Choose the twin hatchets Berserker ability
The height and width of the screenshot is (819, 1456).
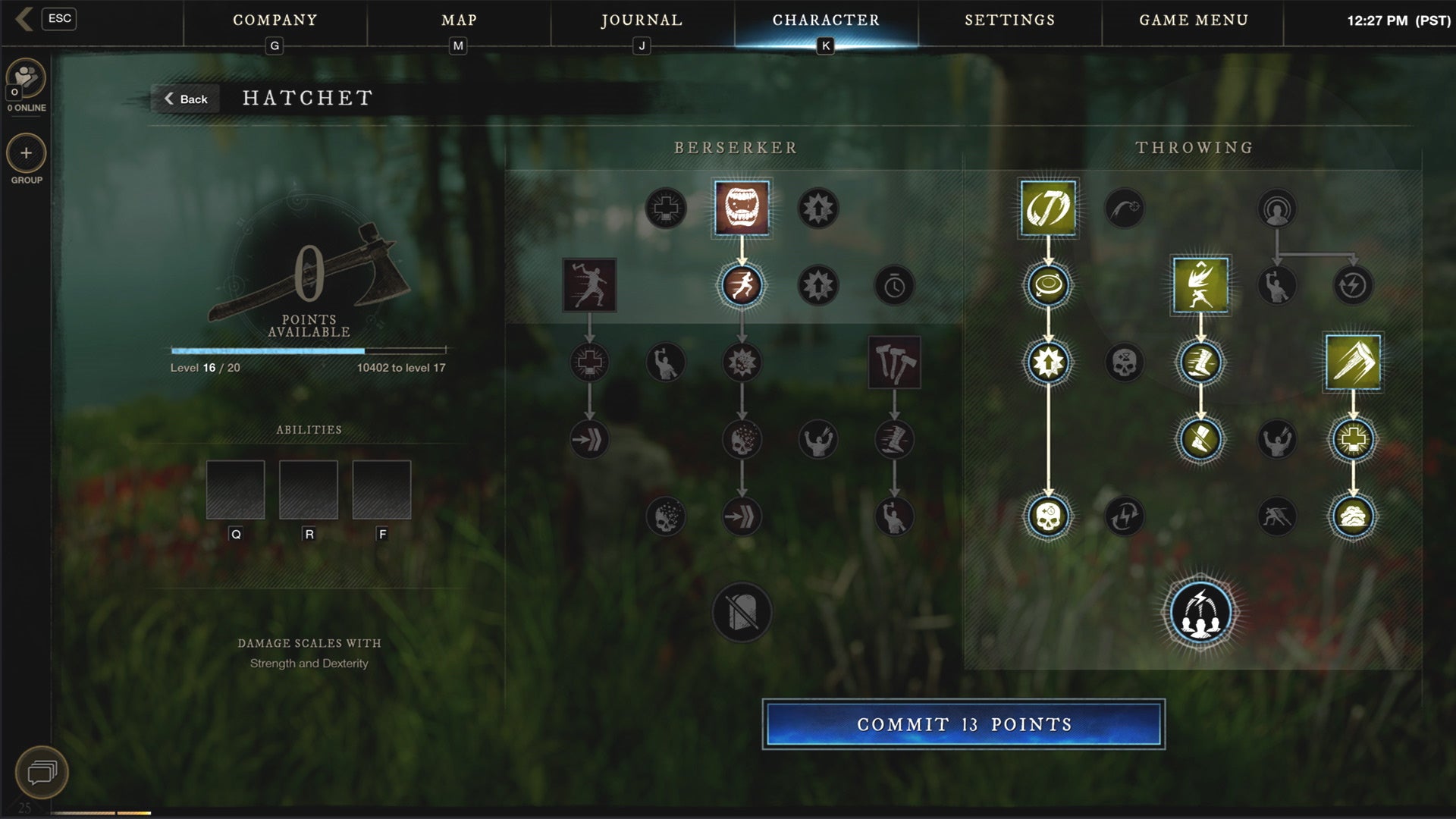click(x=895, y=362)
